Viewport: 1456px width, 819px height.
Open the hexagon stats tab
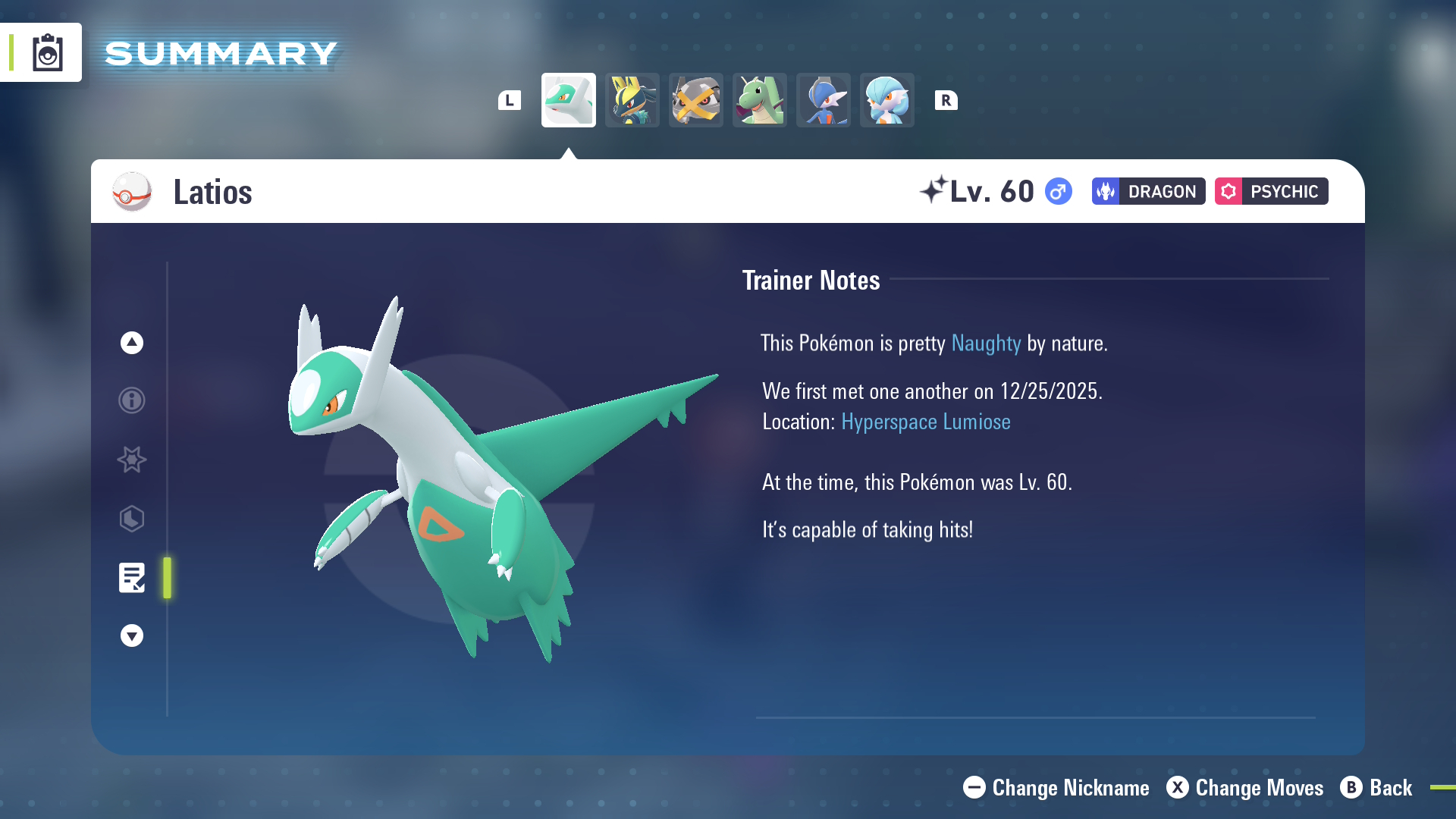point(132,519)
